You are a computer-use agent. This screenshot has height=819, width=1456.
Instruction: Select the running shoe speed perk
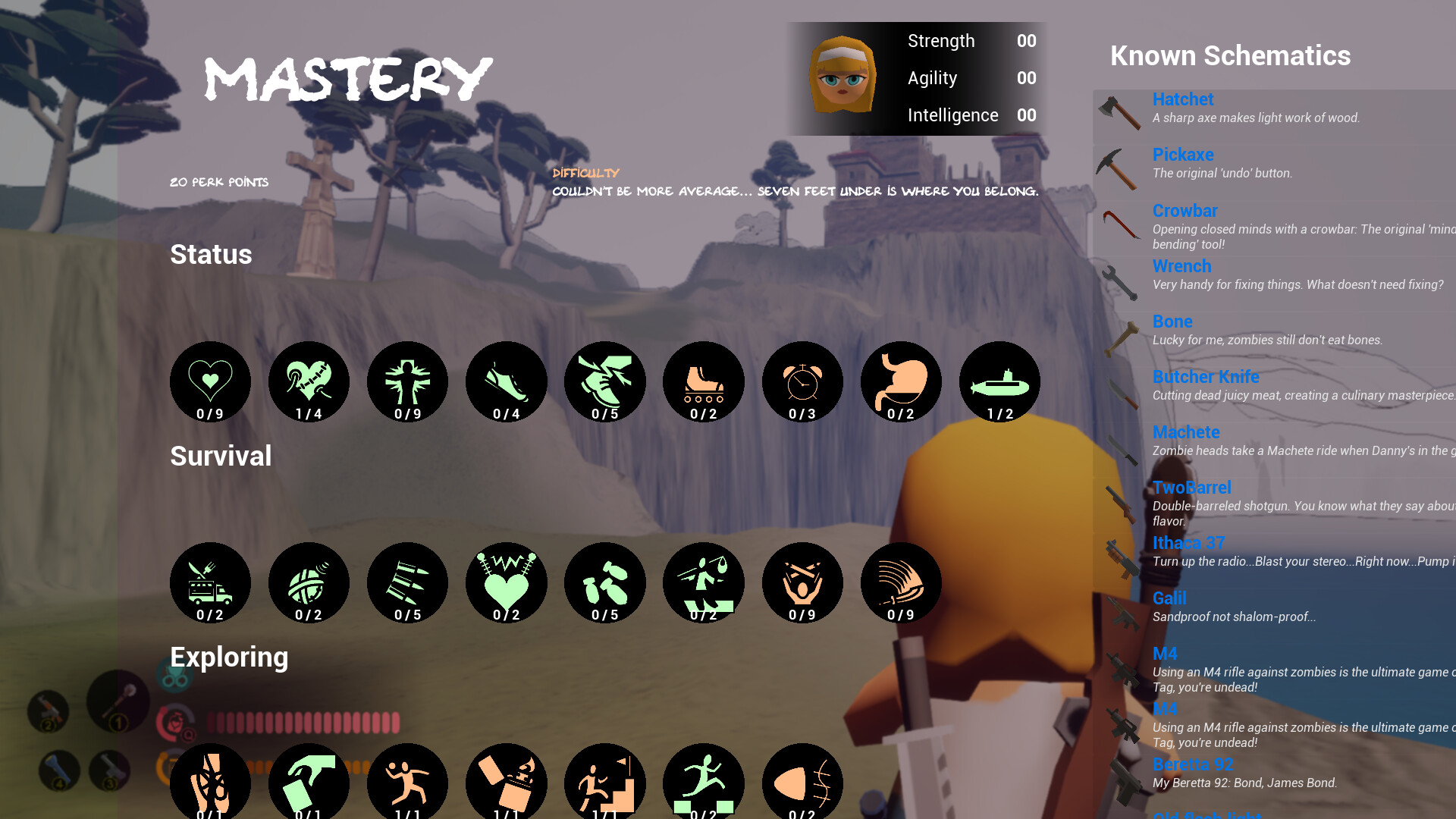pyautogui.click(x=506, y=381)
